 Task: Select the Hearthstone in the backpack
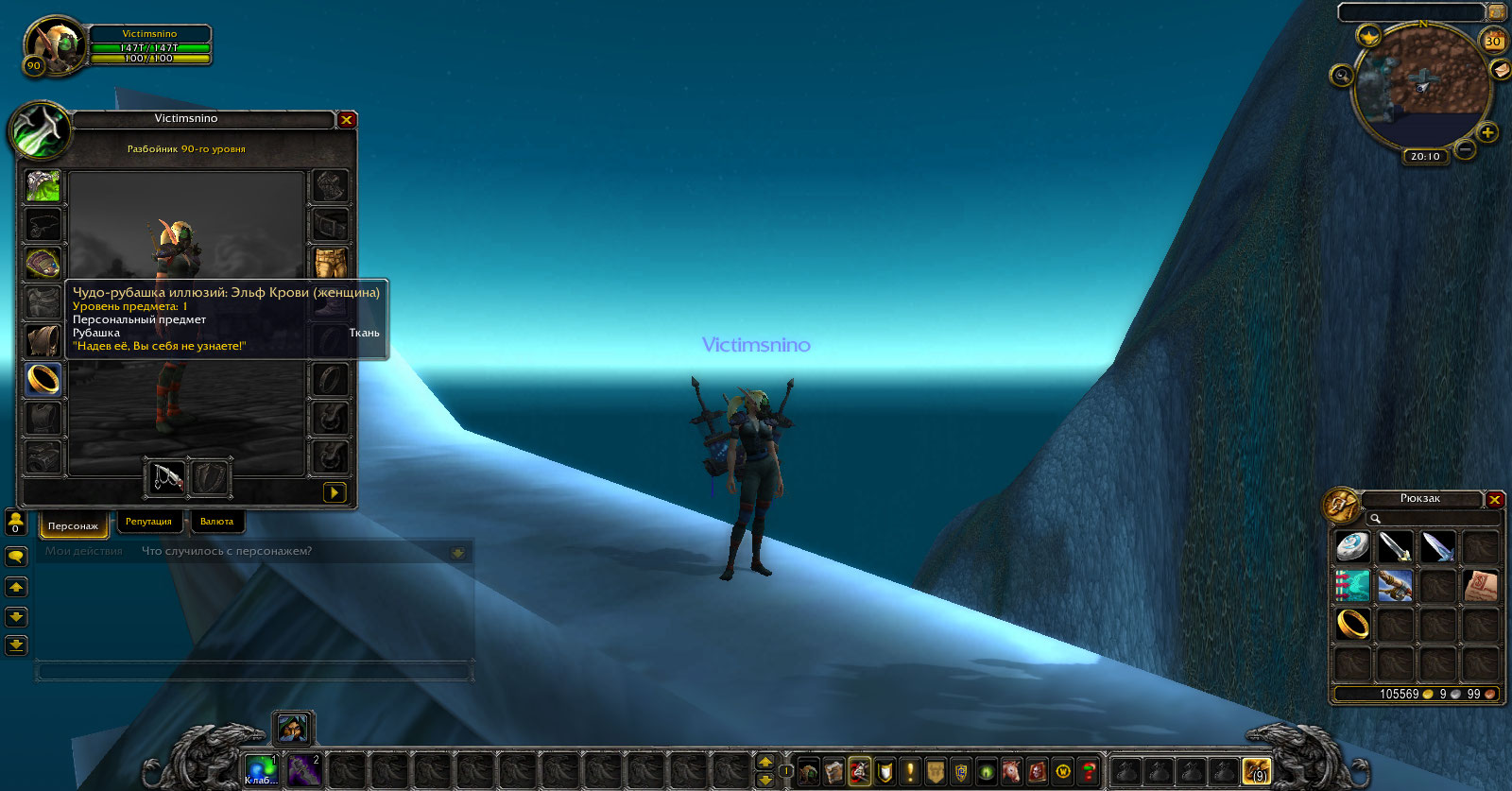point(1352,546)
